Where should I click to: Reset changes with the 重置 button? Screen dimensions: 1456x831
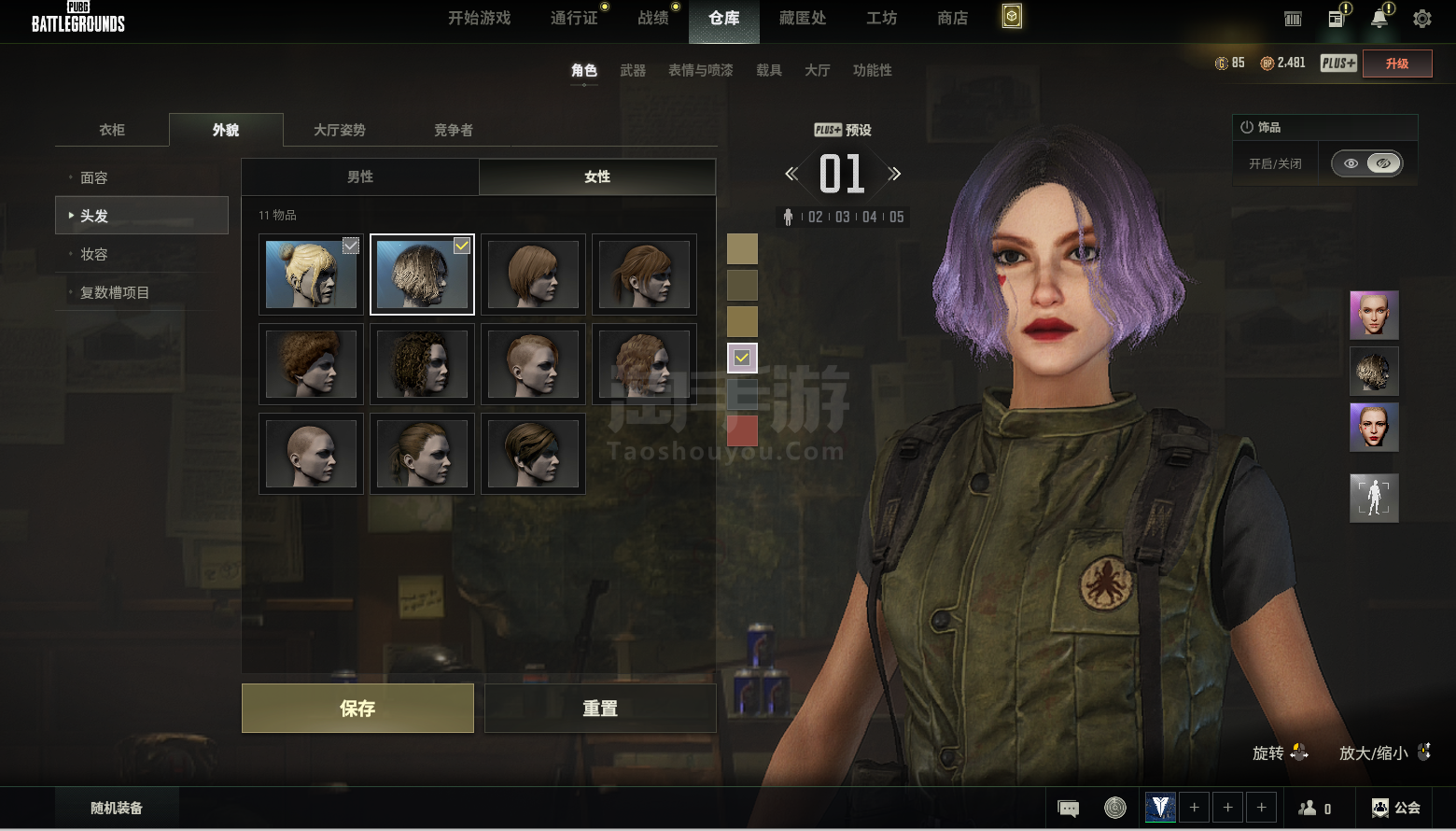pos(600,708)
